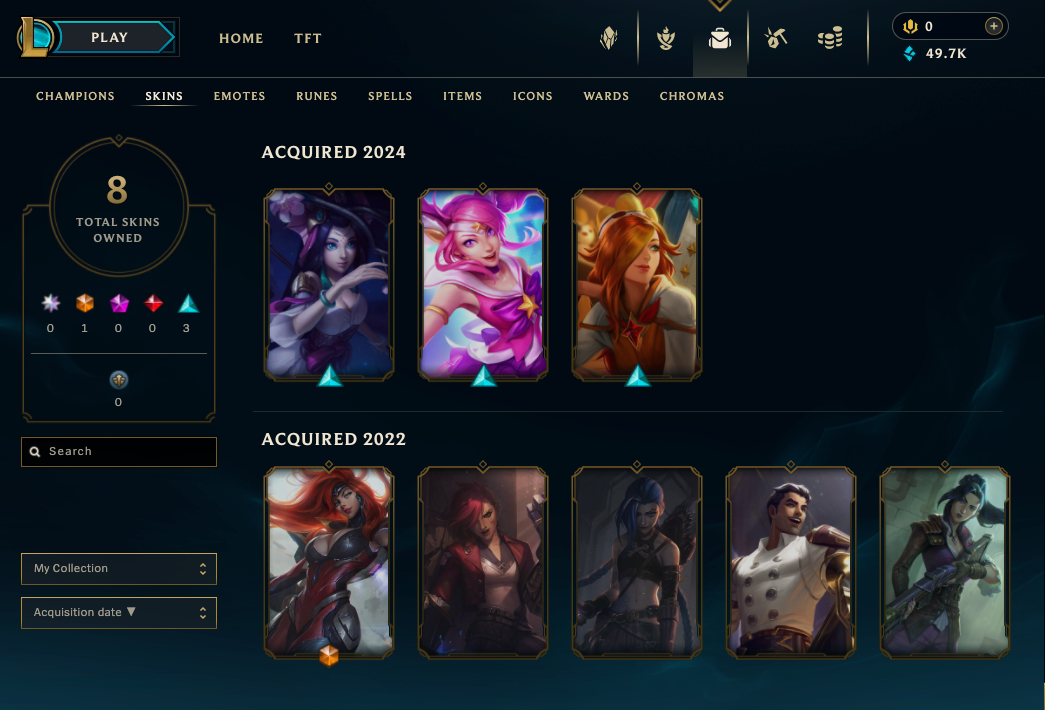The height and width of the screenshot is (710, 1045).
Task: Open the My Collection filter dropdown
Action: (119, 569)
